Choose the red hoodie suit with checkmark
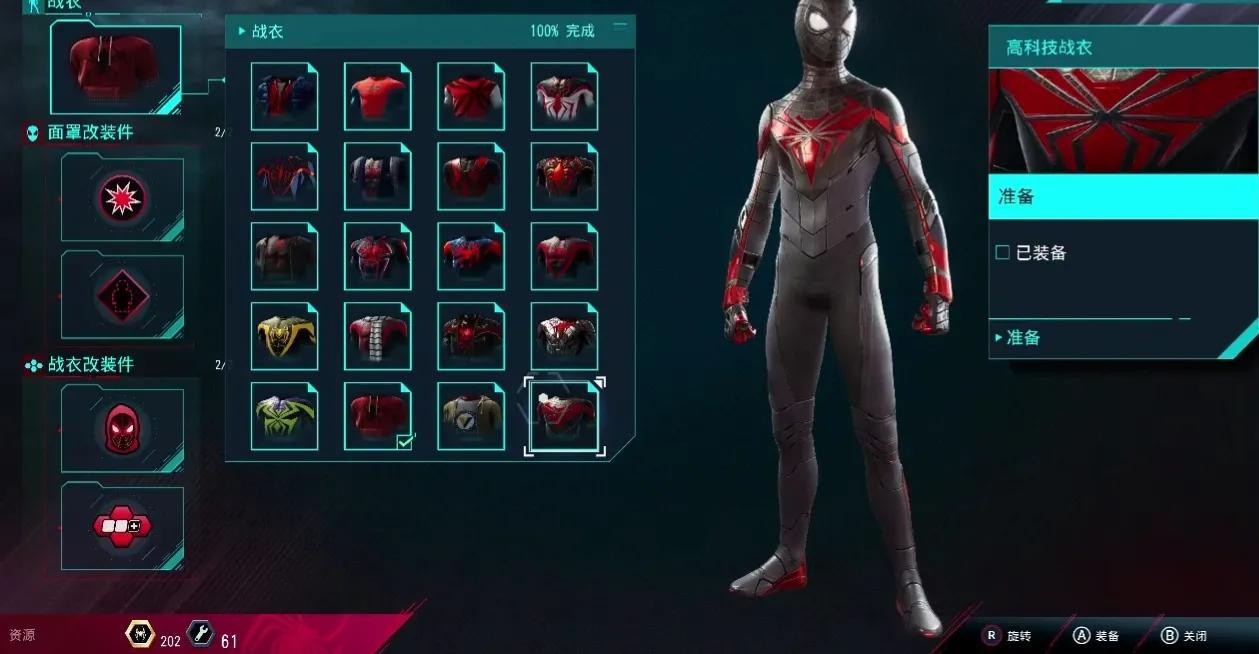The image size is (1259, 654). tap(377, 417)
